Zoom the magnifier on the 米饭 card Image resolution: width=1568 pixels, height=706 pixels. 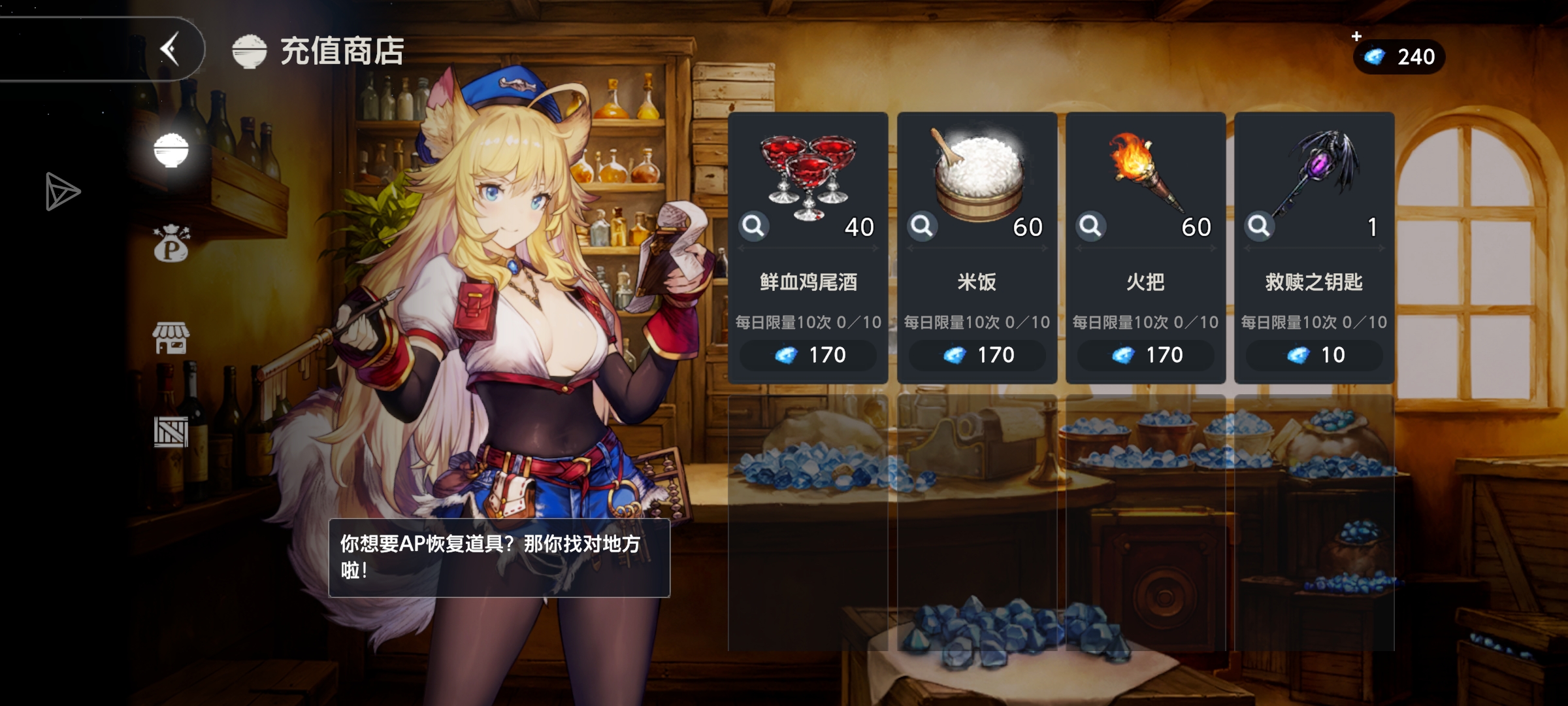tap(922, 225)
